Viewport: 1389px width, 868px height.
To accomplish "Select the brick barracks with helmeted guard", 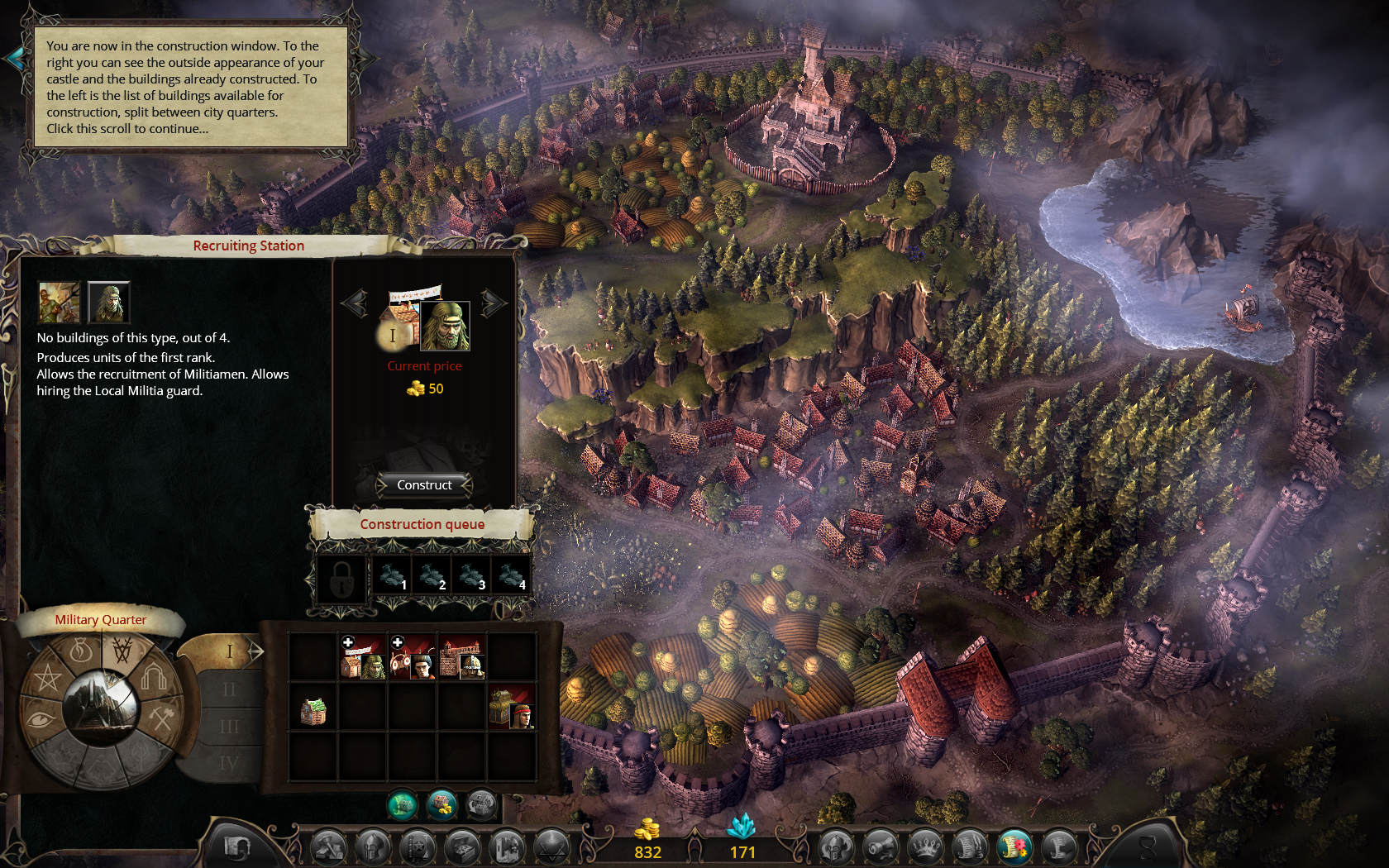I will click(461, 658).
